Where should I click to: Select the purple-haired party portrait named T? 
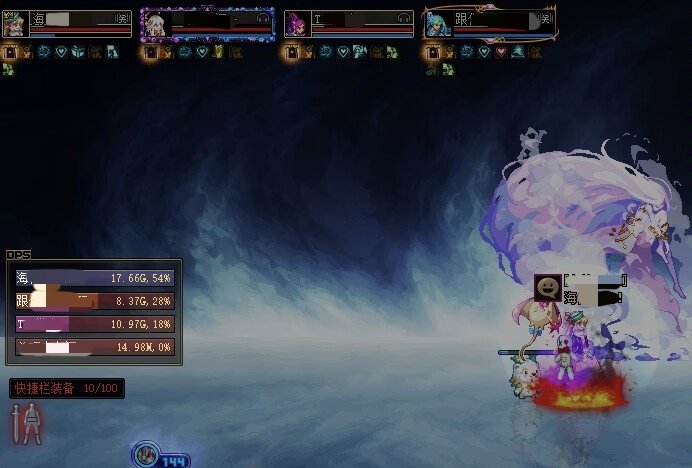(x=297, y=24)
